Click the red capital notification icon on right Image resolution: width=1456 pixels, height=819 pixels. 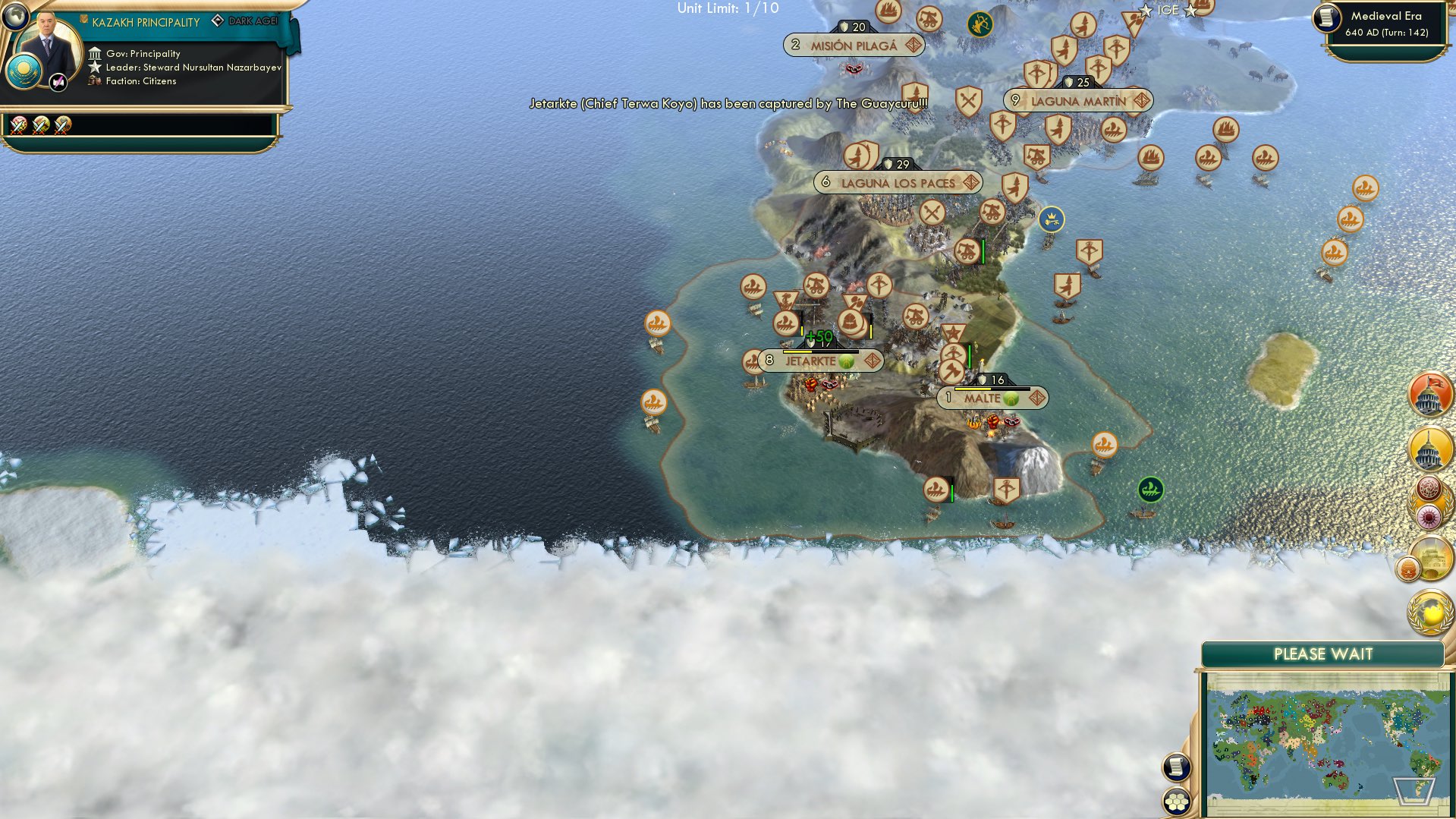[1429, 392]
